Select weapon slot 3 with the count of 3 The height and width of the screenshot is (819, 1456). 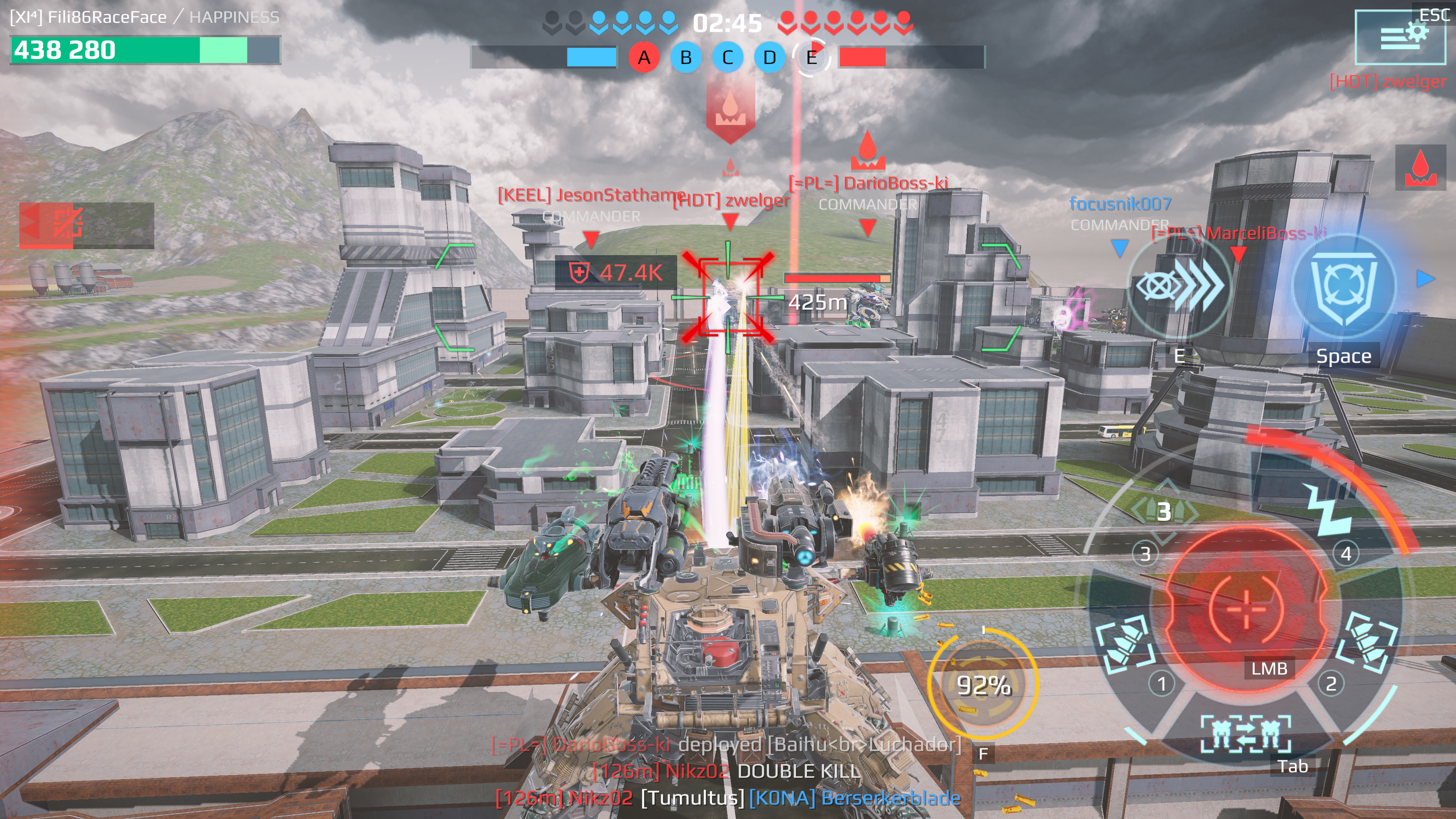[x=1163, y=511]
